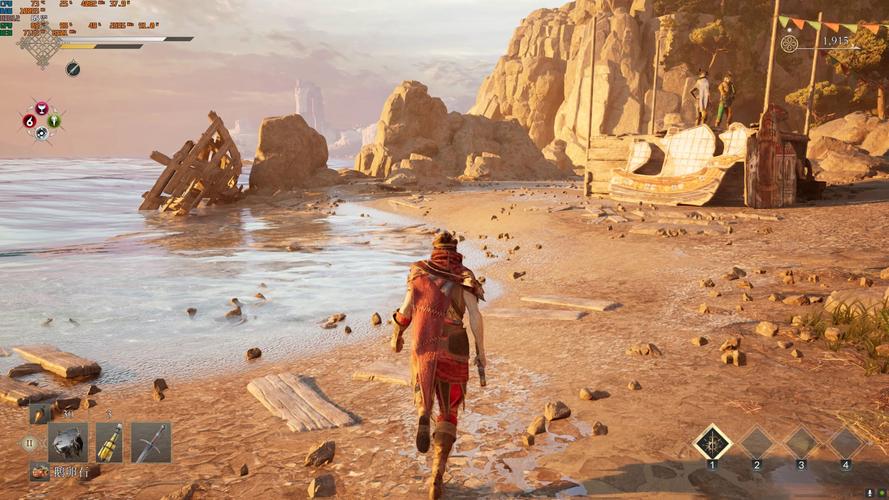Click the red-orange item icon beside the Chinese label
The width and height of the screenshot is (889, 500).
click(x=39, y=471)
